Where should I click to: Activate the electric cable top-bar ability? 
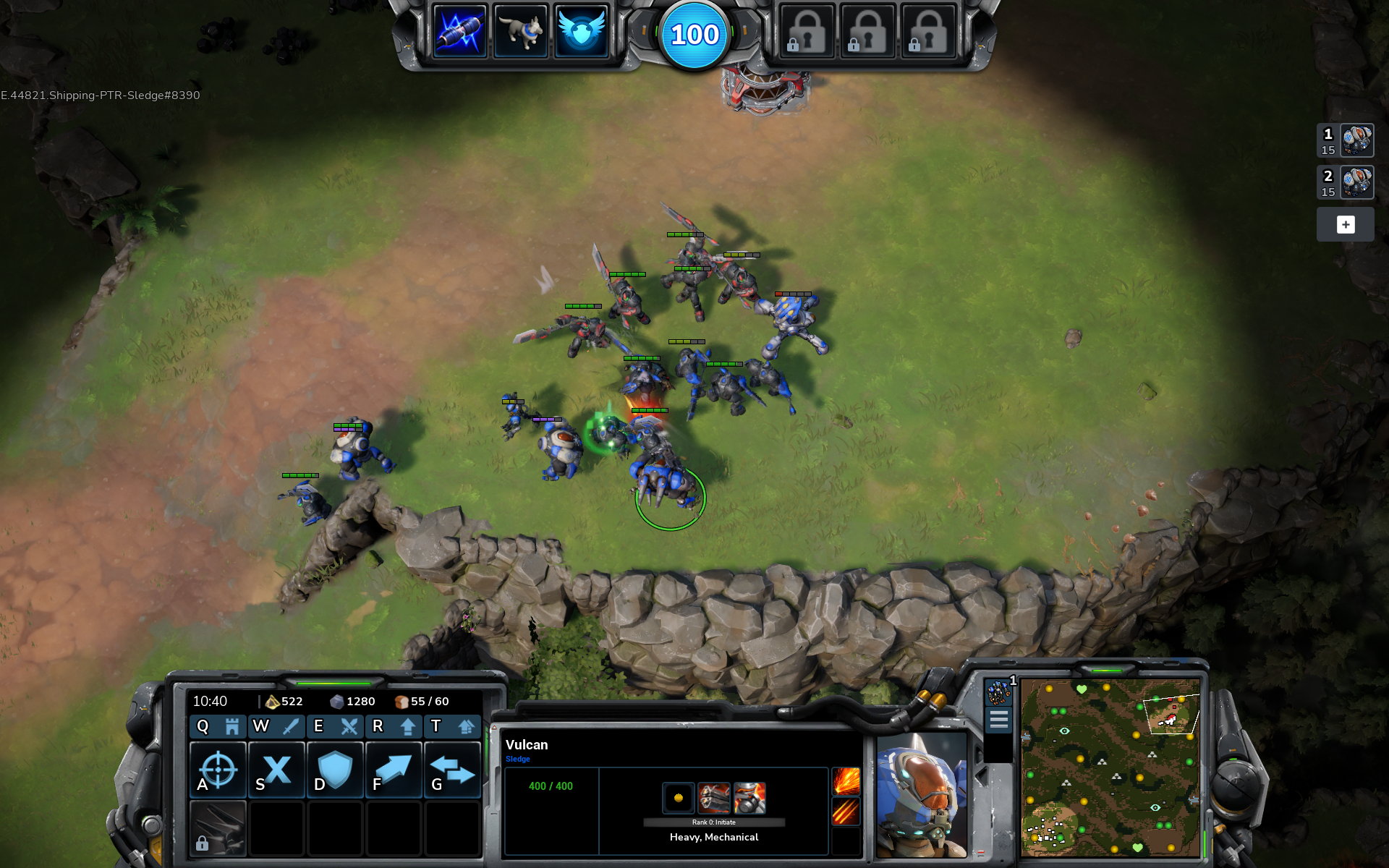[x=459, y=31]
